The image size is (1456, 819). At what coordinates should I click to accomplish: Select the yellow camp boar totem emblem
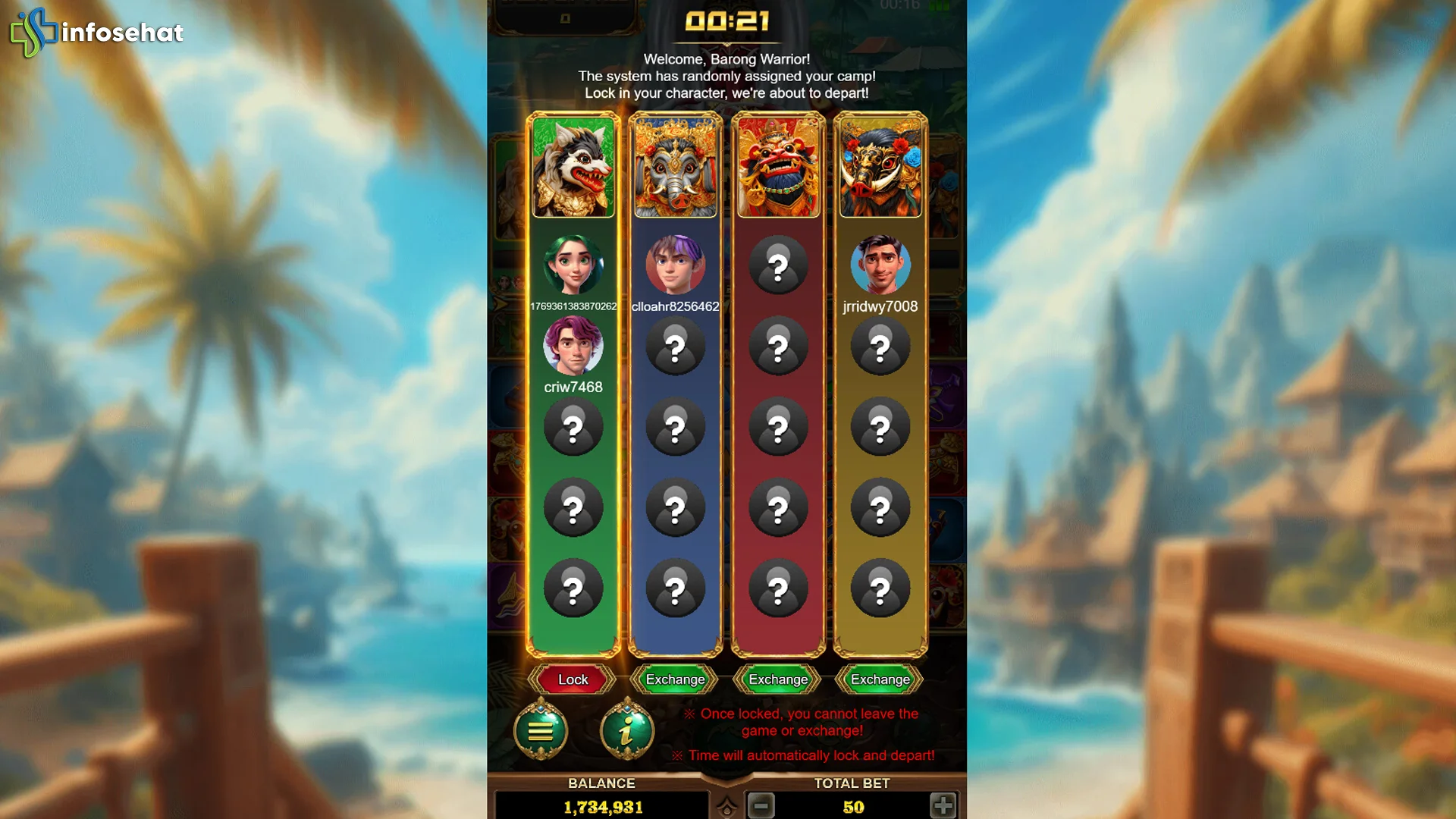[880, 166]
